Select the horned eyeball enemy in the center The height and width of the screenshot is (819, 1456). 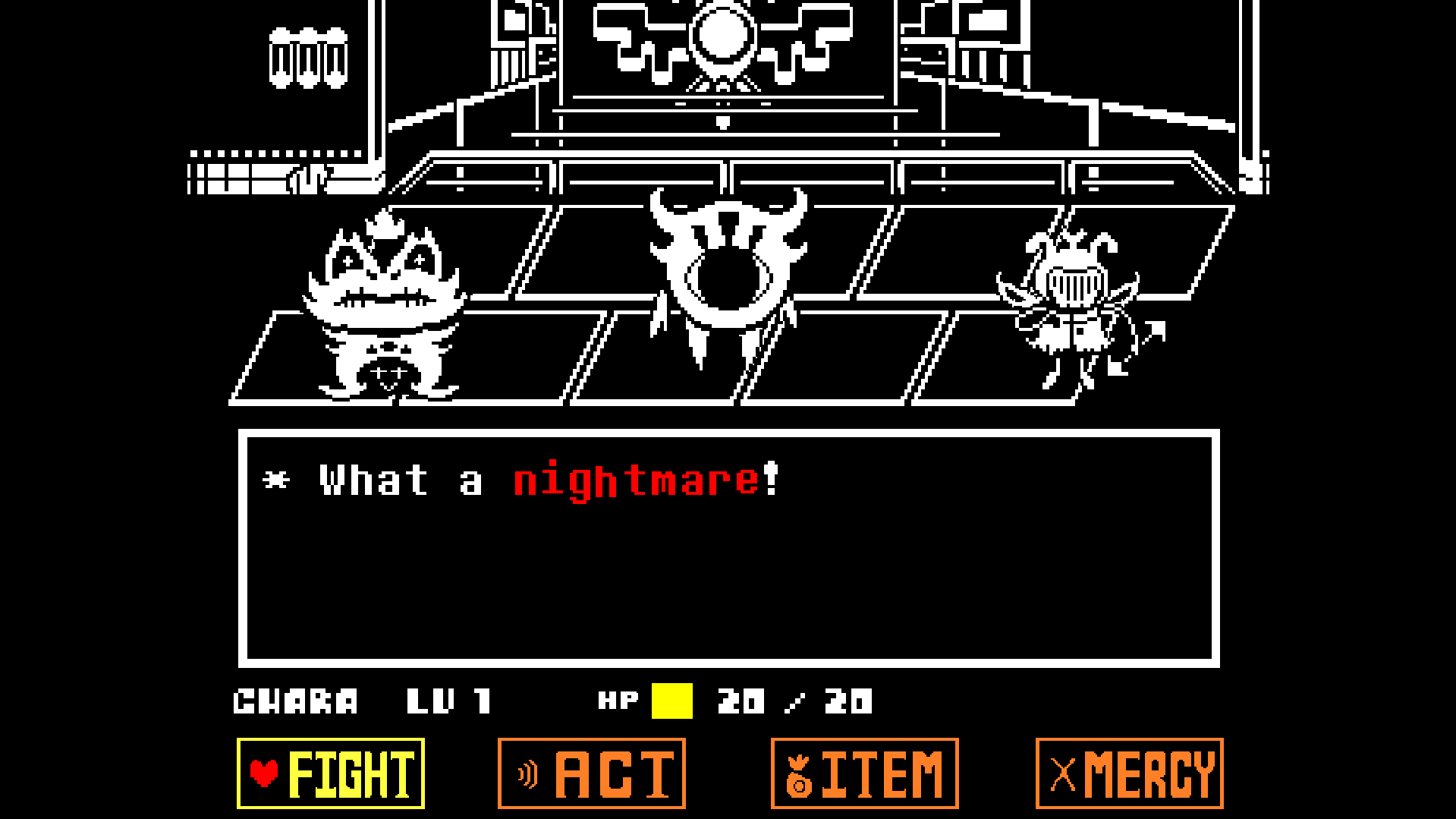tap(727, 273)
